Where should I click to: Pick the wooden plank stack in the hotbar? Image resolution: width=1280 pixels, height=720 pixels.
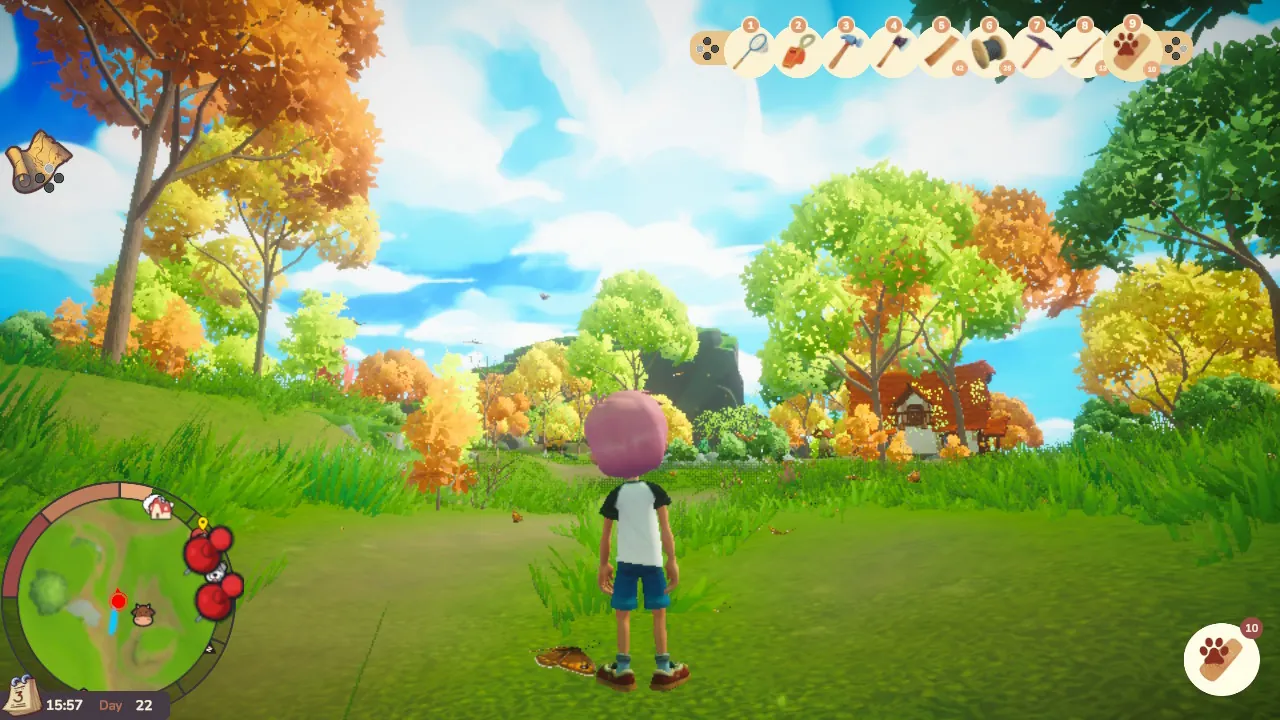tap(940, 50)
